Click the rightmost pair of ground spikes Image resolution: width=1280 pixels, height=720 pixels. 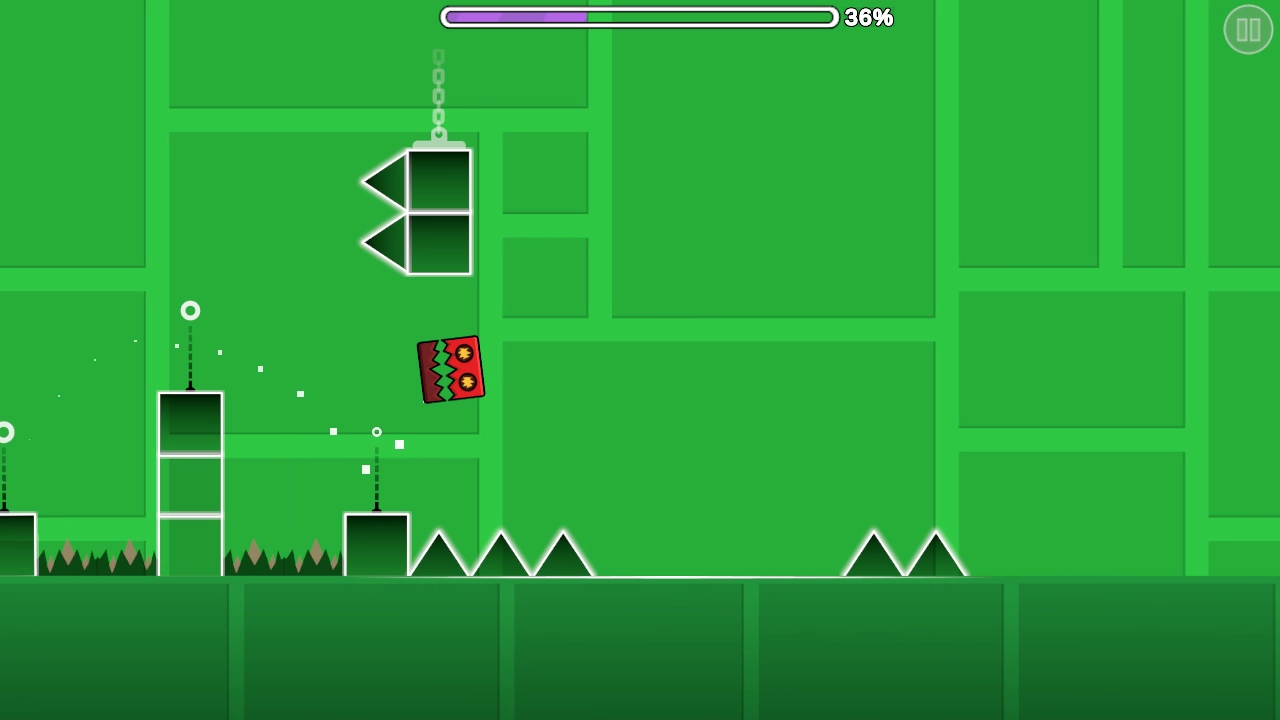tap(905, 555)
